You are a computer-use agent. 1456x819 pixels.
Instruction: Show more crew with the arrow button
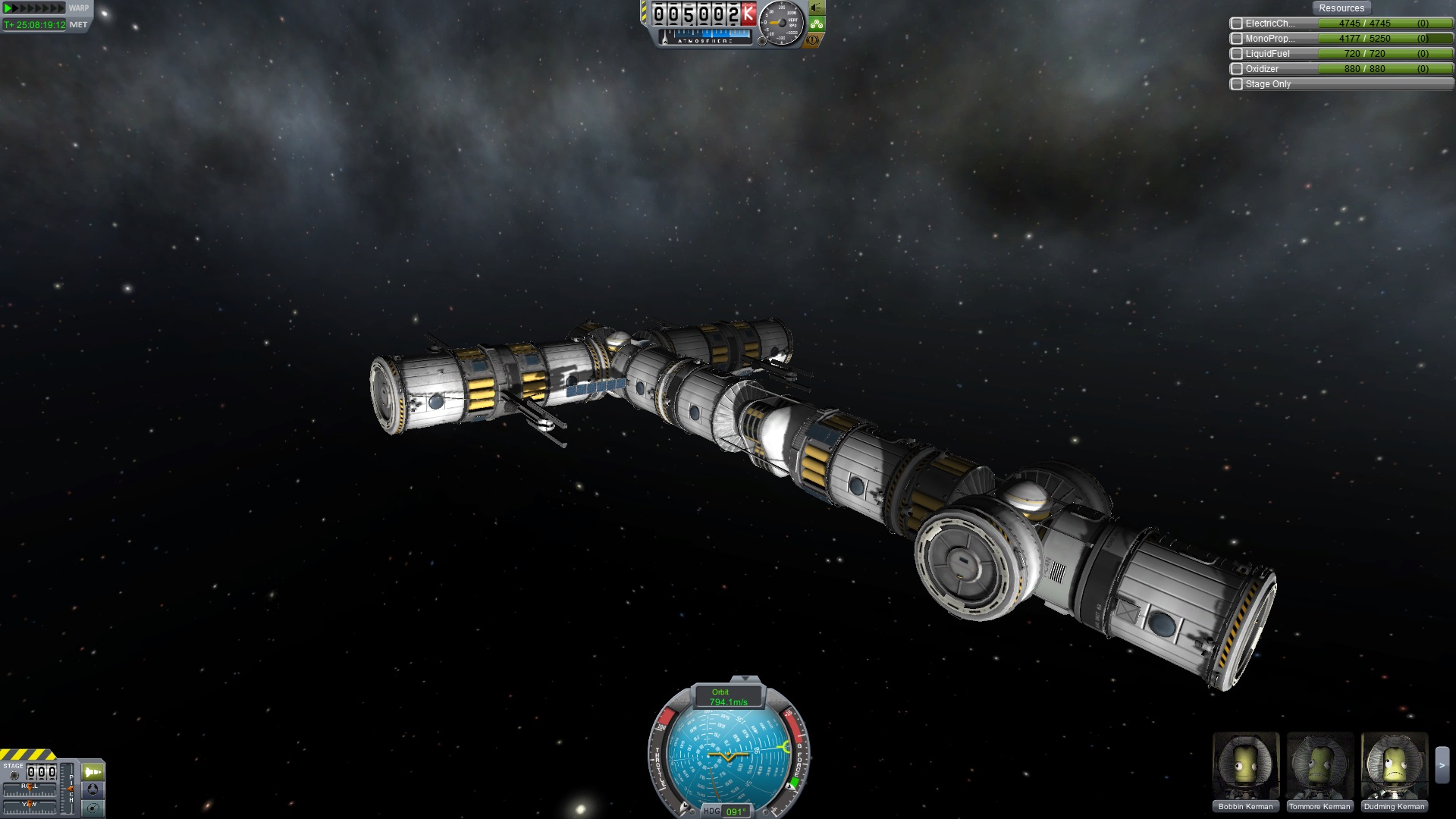tap(1442, 766)
